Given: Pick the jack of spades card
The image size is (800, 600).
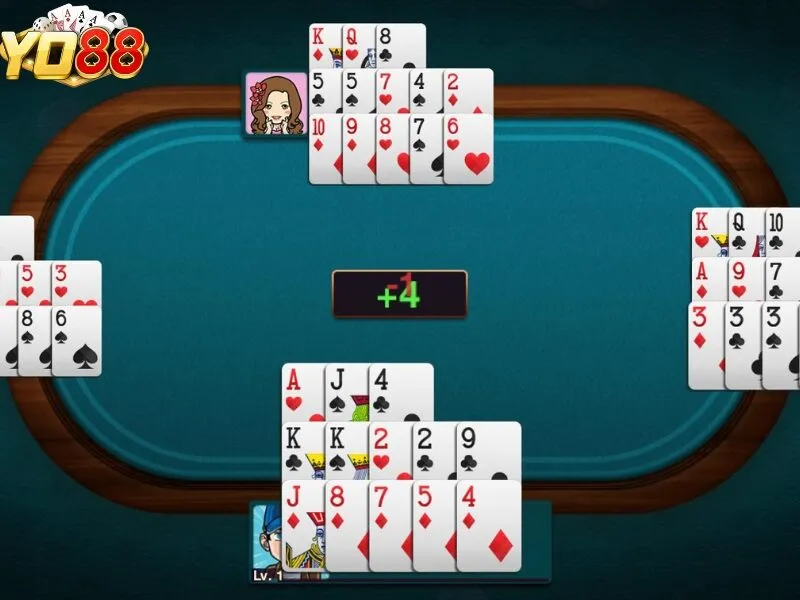Looking at the screenshot, I should tap(346, 390).
